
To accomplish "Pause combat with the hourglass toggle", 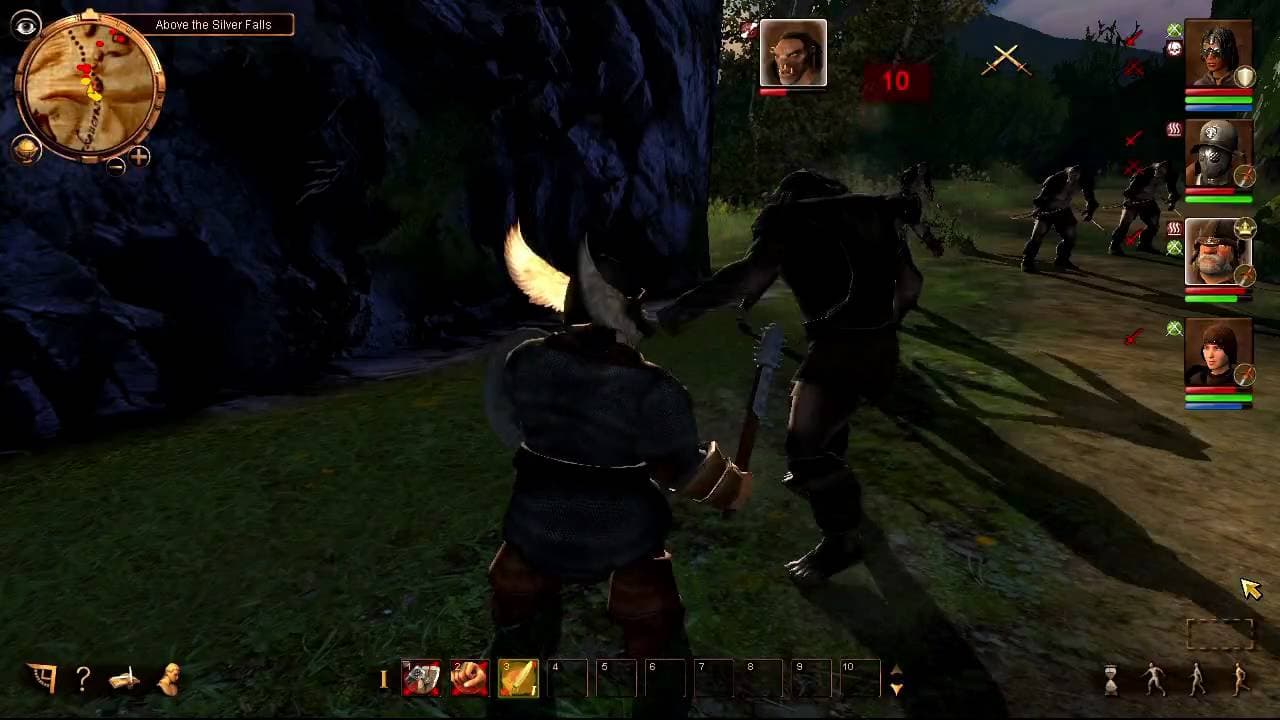I will tap(1113, 680).
